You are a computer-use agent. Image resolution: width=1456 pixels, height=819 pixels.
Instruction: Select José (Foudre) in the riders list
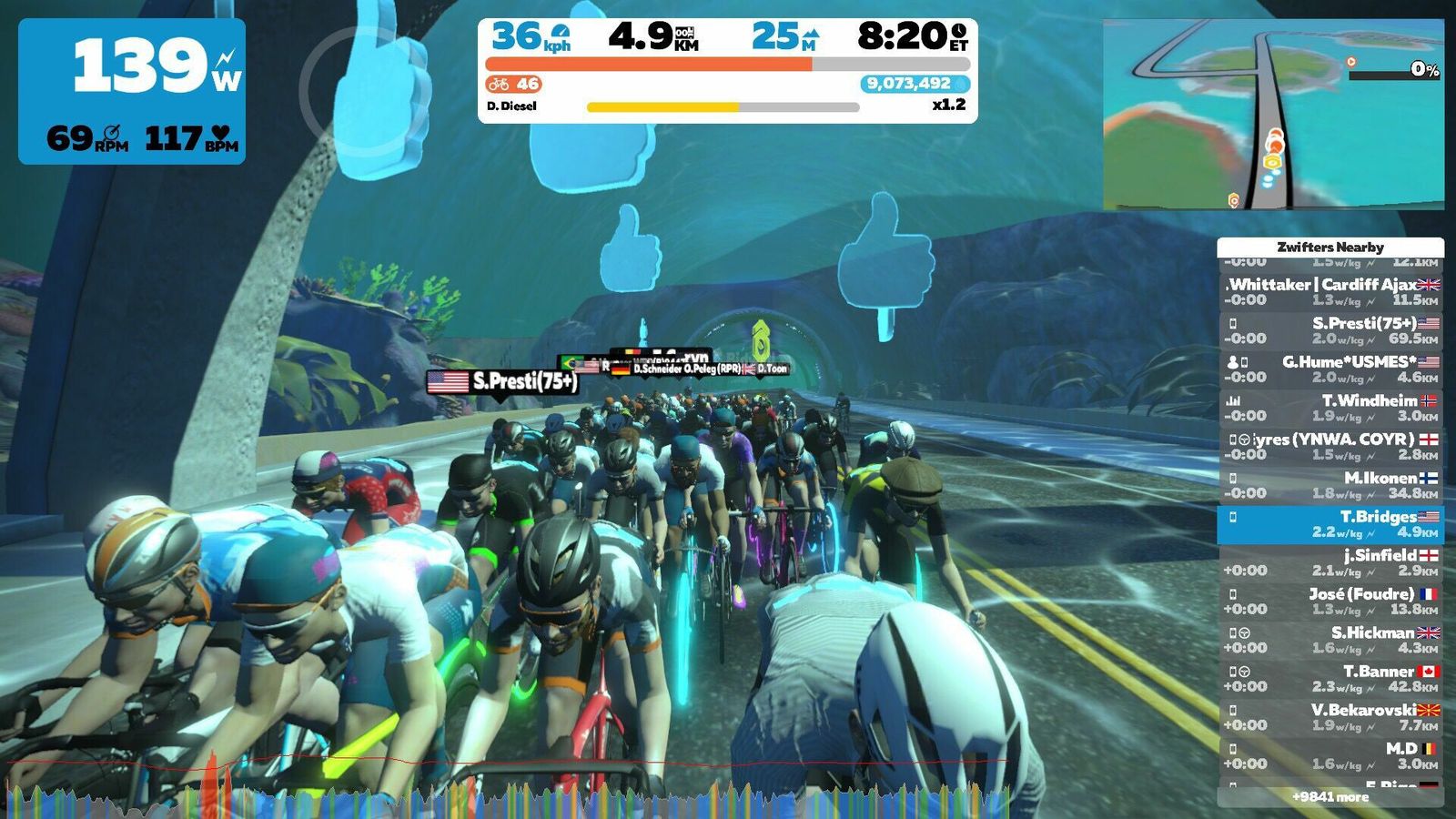(x=1330, y=602)
